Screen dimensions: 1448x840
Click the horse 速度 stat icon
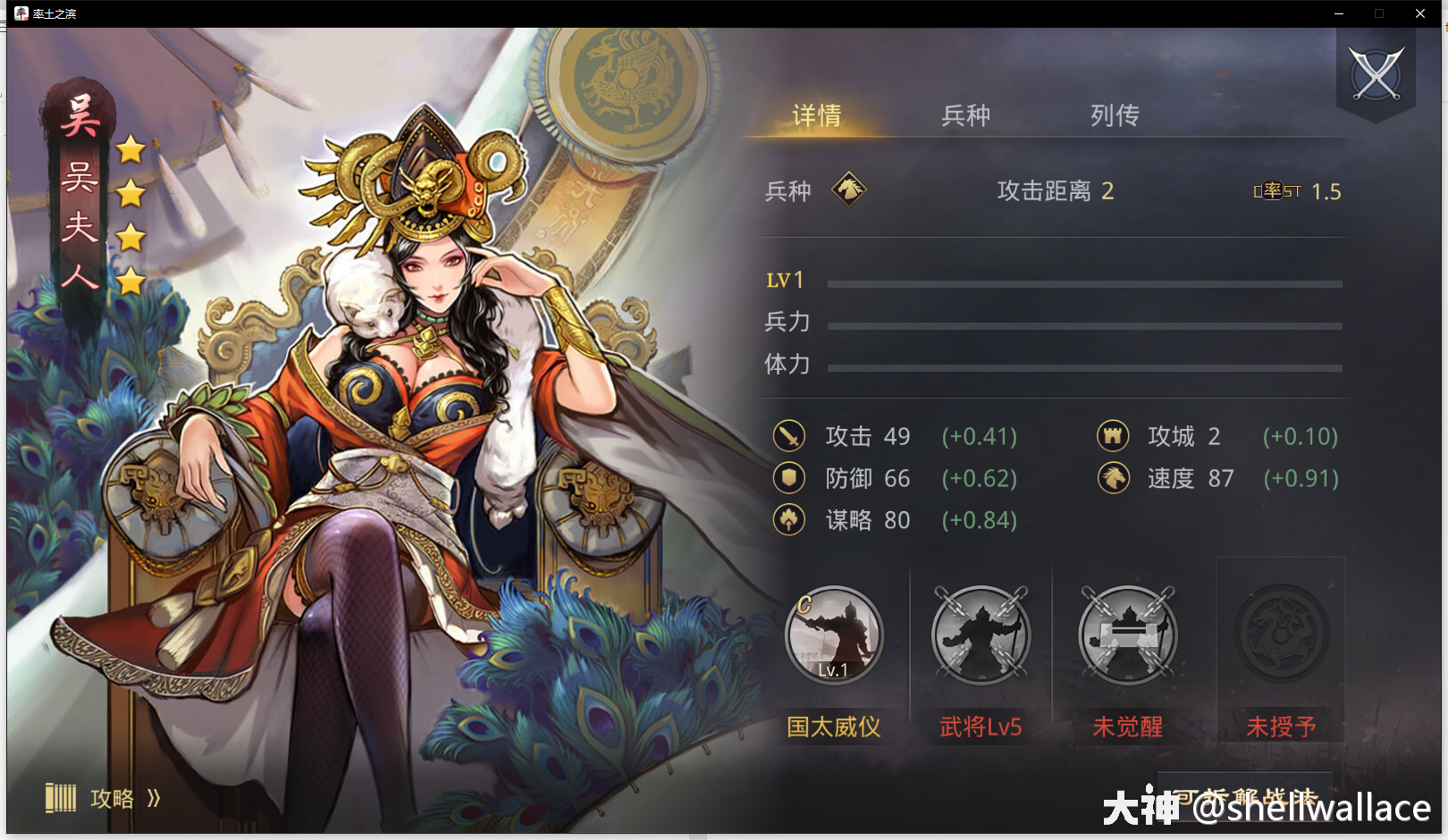(x=1111, y=478)
